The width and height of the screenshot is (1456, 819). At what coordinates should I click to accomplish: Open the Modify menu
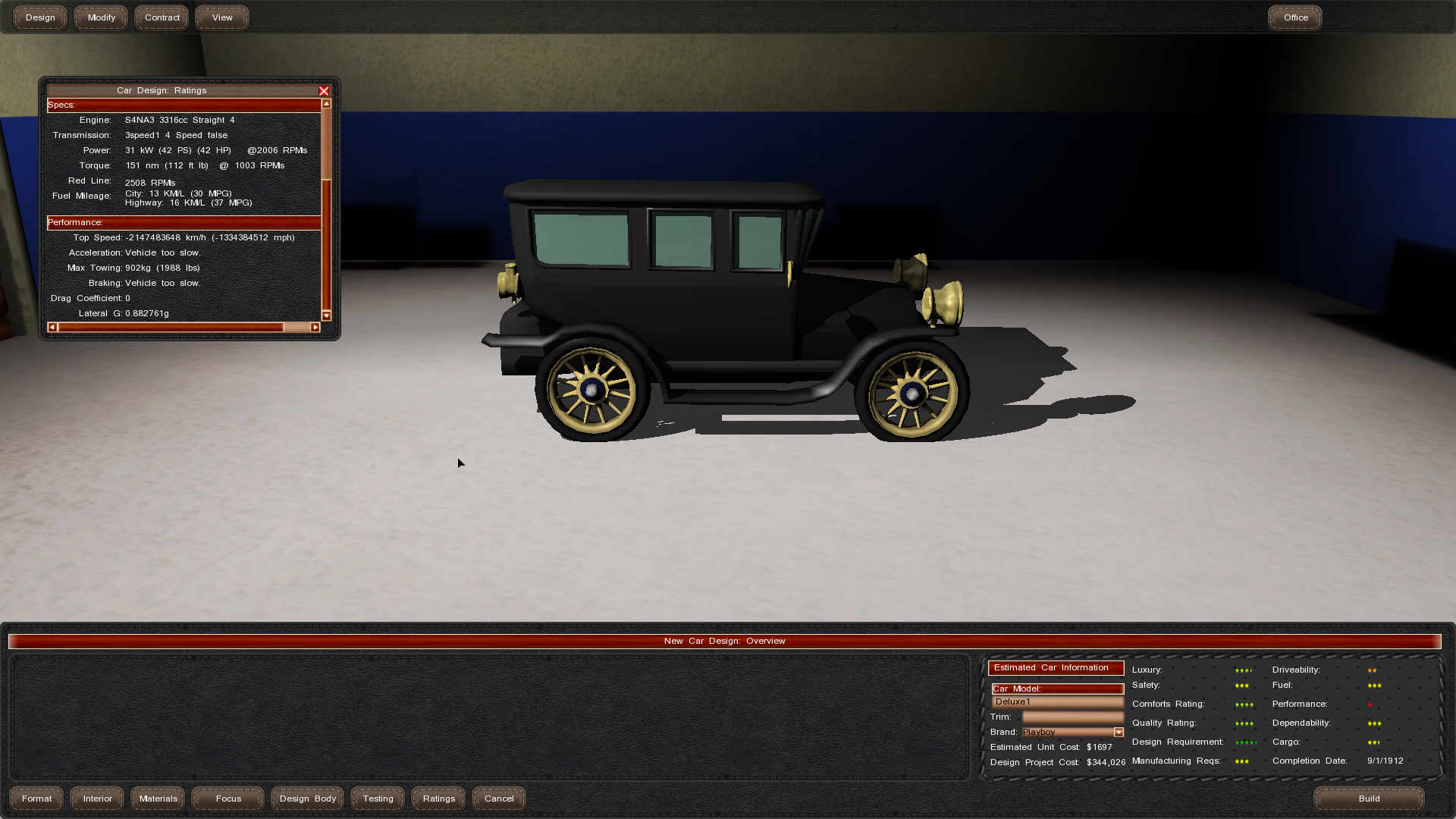101,17
